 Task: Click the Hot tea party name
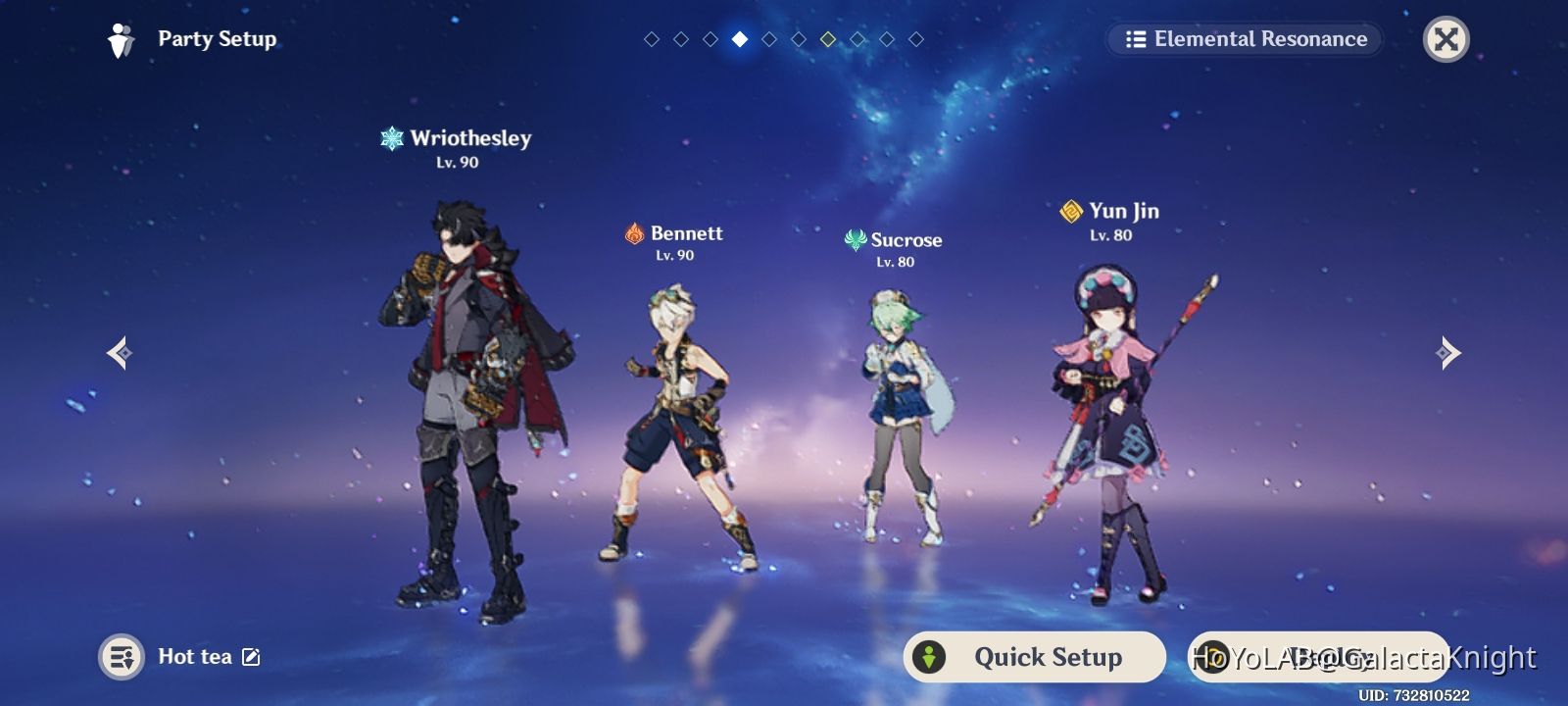(194, 657)
